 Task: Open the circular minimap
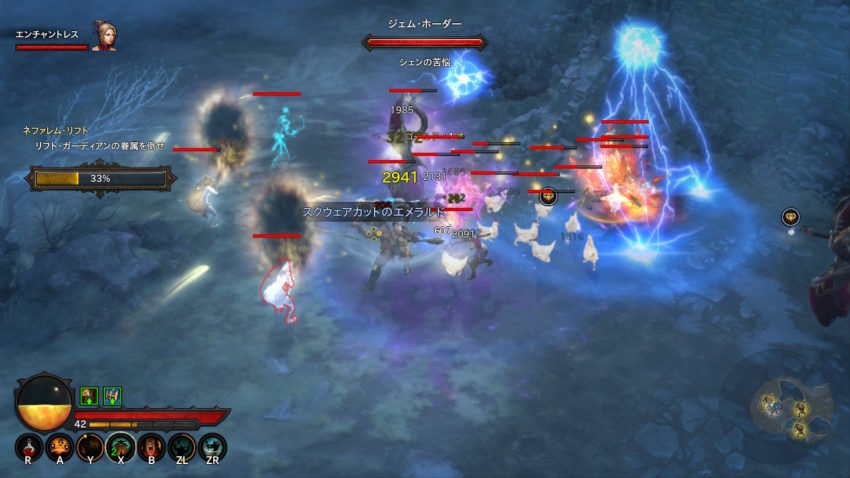pyautogui.click(x=785, y=404)
